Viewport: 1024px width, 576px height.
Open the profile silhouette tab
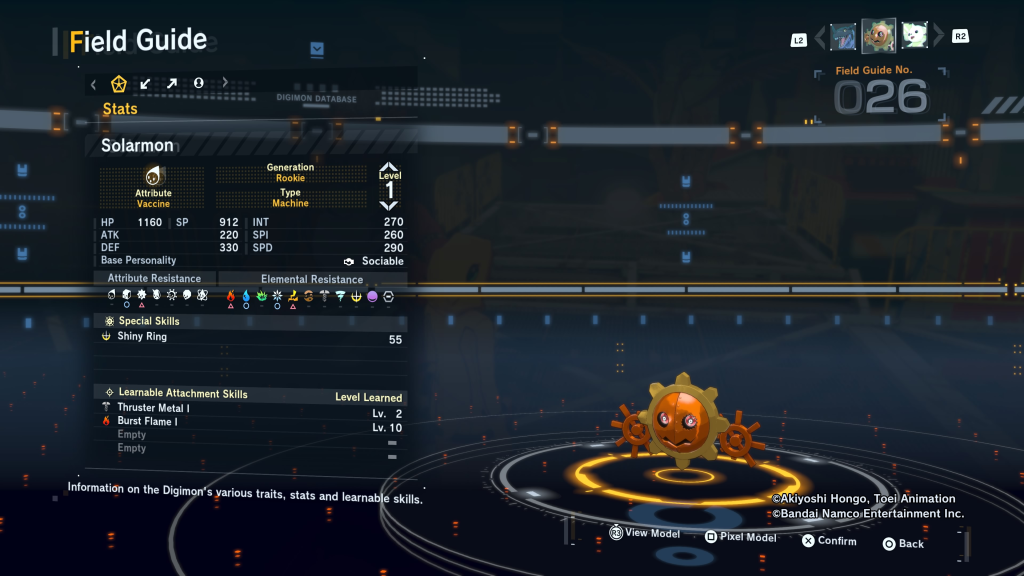(198, 84)
